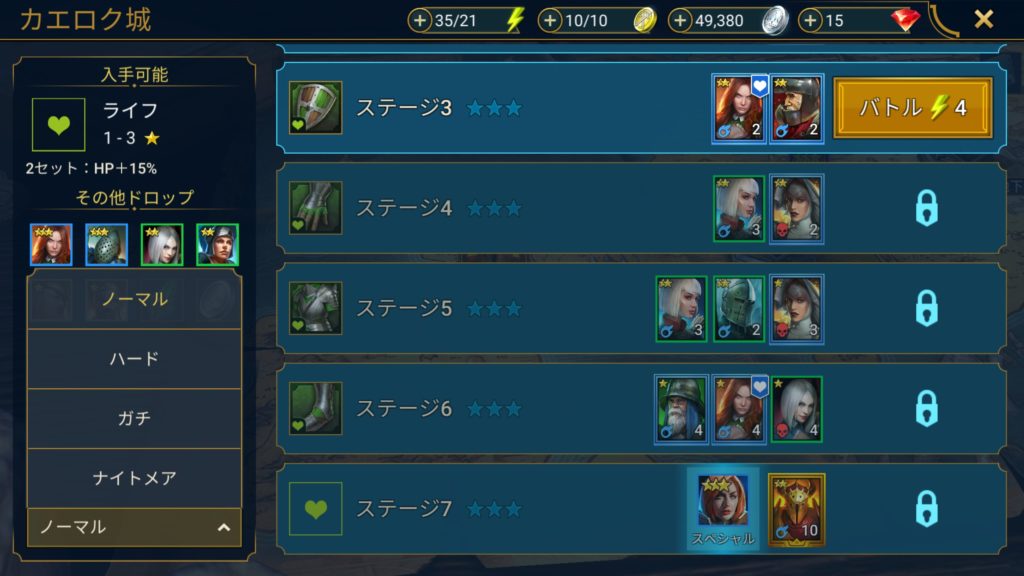Add more gold coins with the plus button

tap(550, 20)
